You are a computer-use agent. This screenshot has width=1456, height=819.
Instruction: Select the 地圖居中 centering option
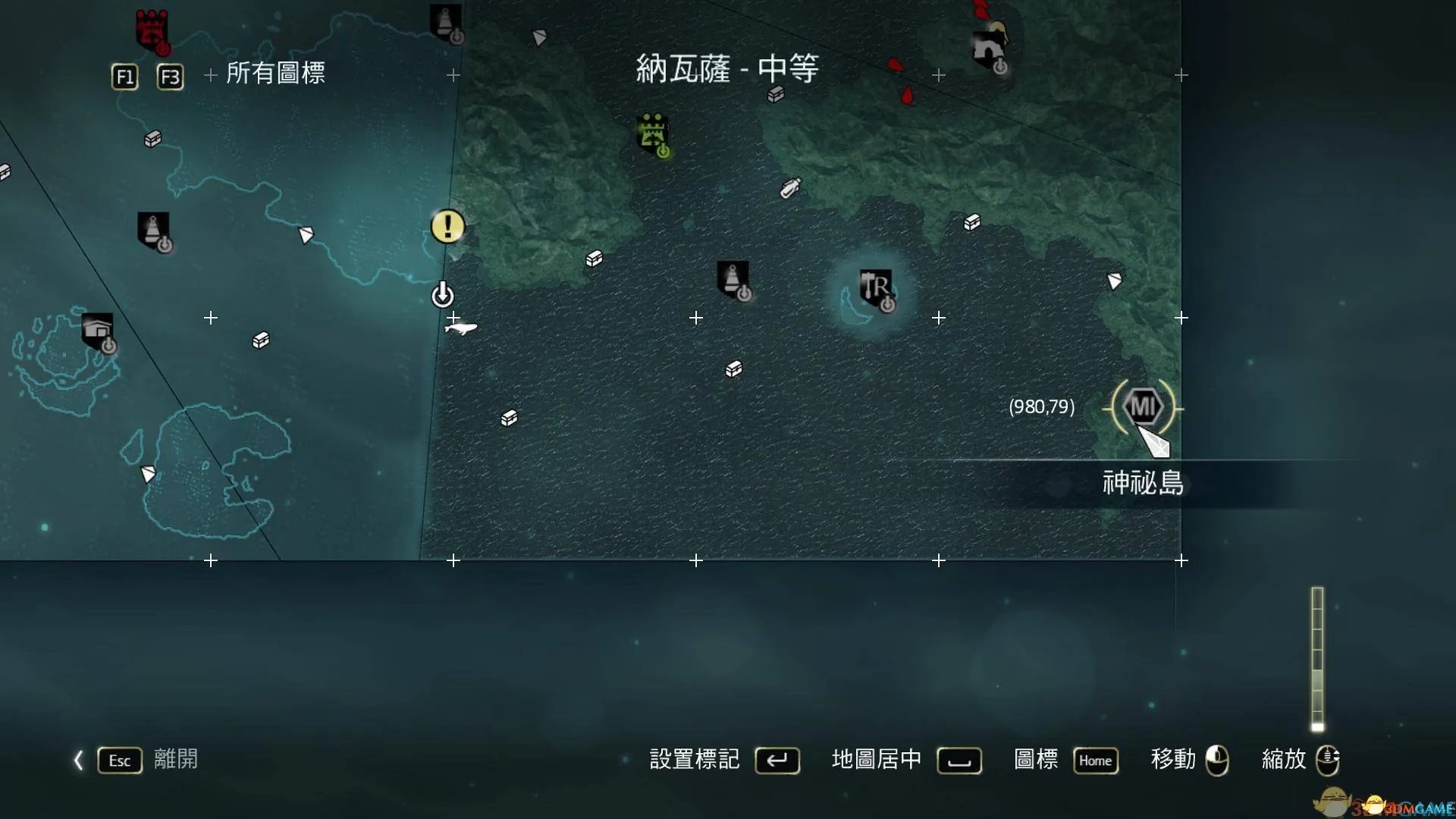coord(877,759)
